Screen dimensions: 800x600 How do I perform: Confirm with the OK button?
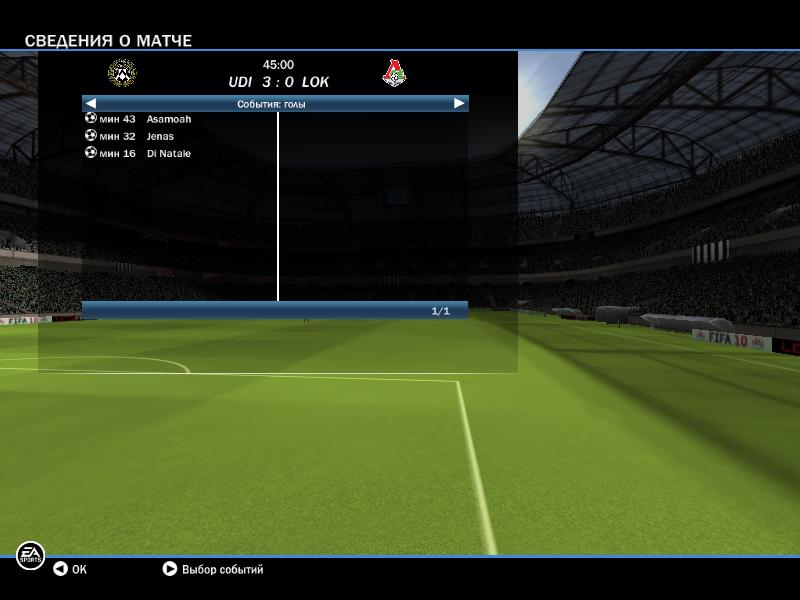tap(70, 569)
